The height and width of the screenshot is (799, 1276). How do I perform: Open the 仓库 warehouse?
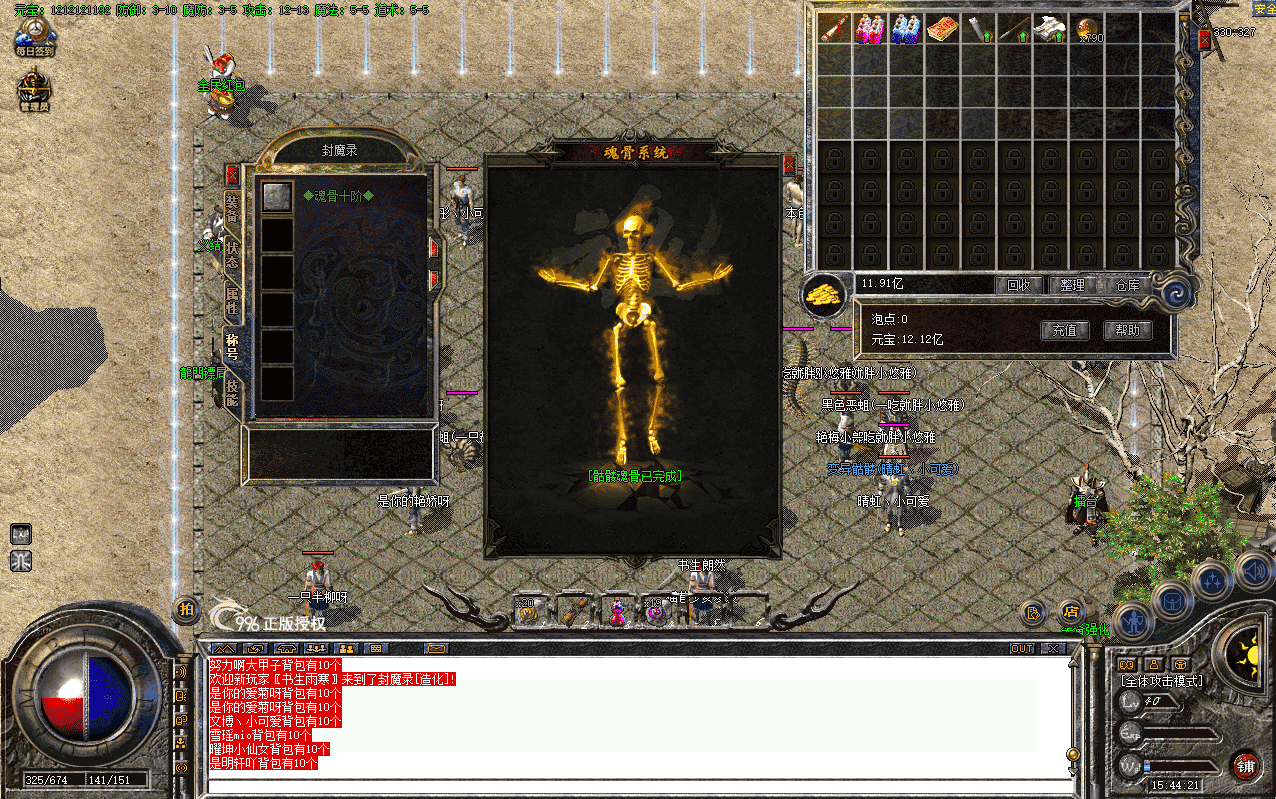[x=1127, y=285]
